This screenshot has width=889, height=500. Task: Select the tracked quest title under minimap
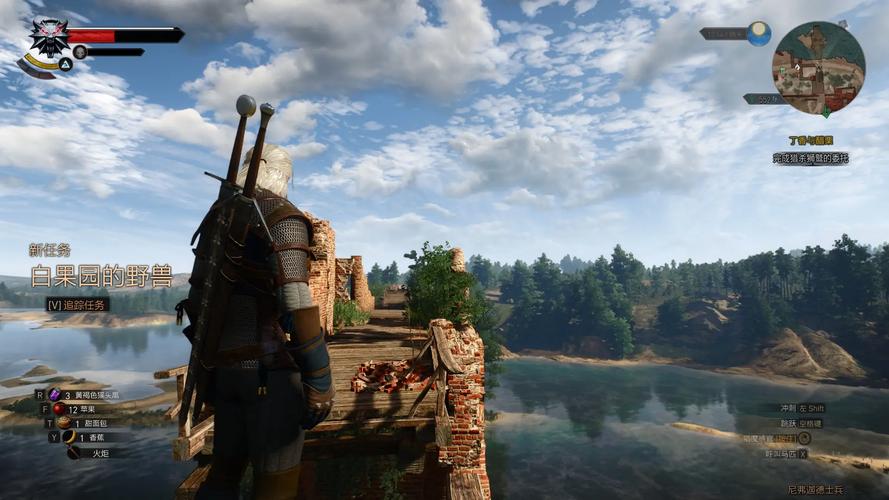tap(811, 141)
